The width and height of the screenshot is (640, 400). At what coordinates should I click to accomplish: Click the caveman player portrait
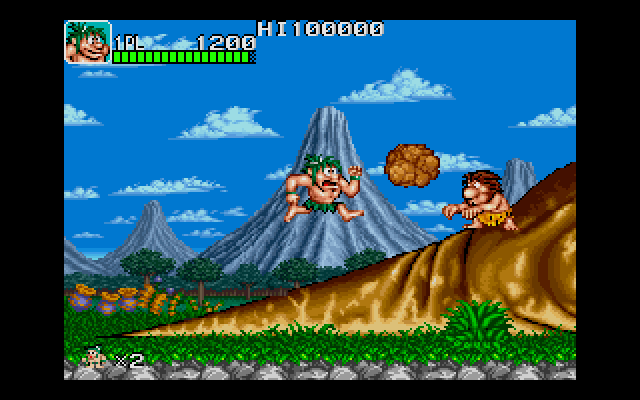coord(88,42)
